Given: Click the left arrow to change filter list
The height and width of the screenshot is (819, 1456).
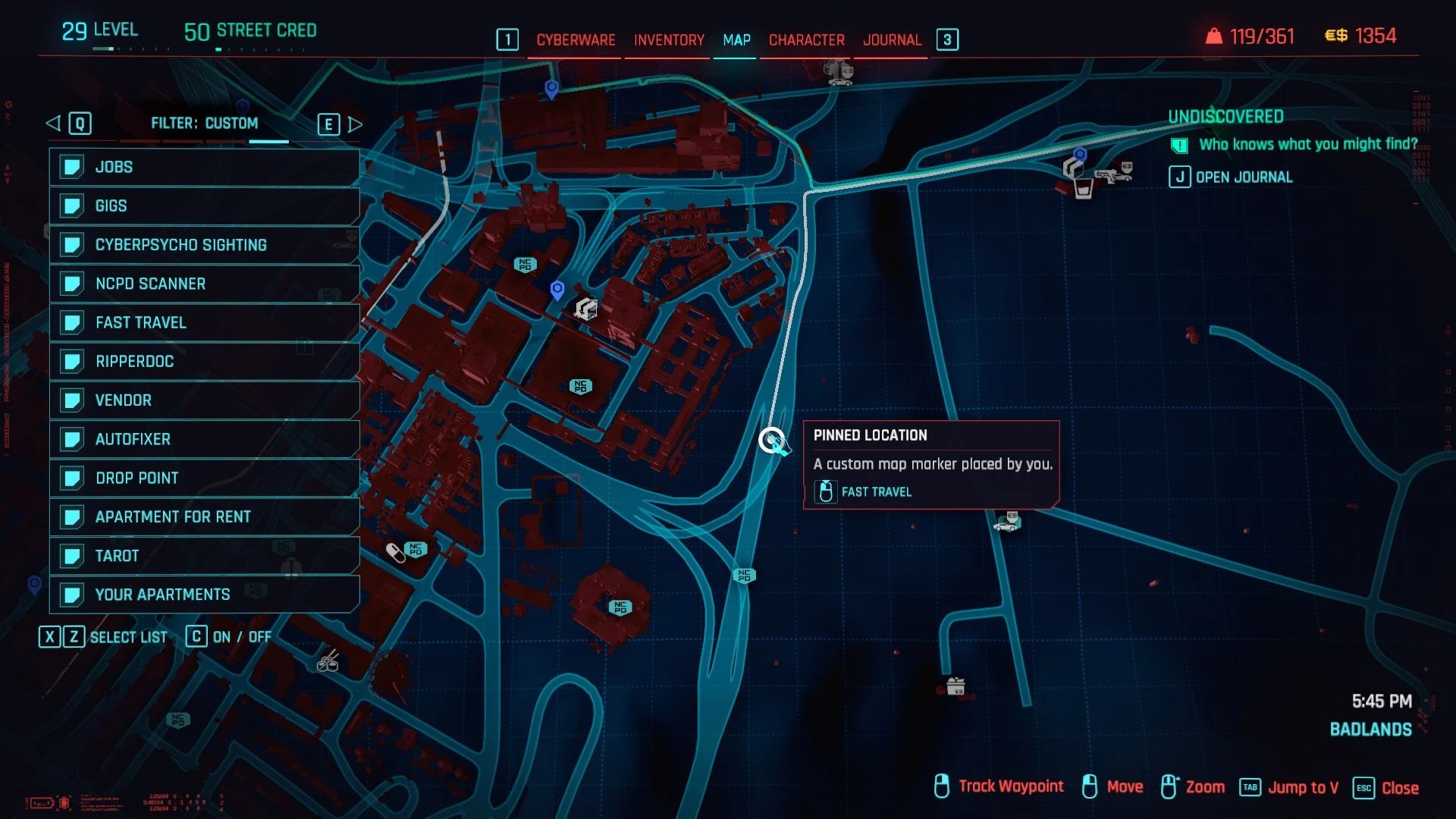Looking at the screenshot, I should pyautogui.click(x=53, y=122).
